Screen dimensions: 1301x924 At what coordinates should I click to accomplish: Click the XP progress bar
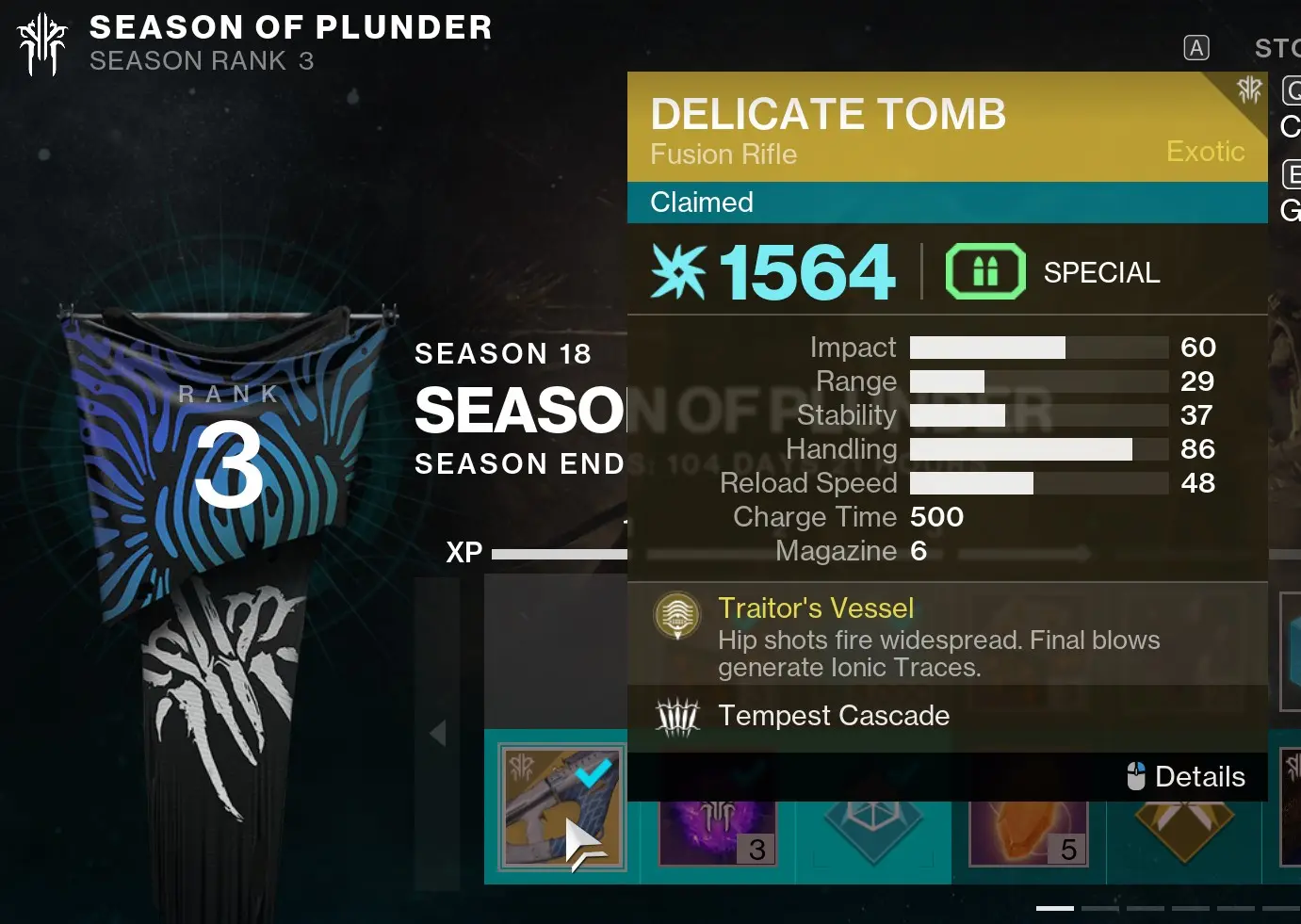coord(565,552)
